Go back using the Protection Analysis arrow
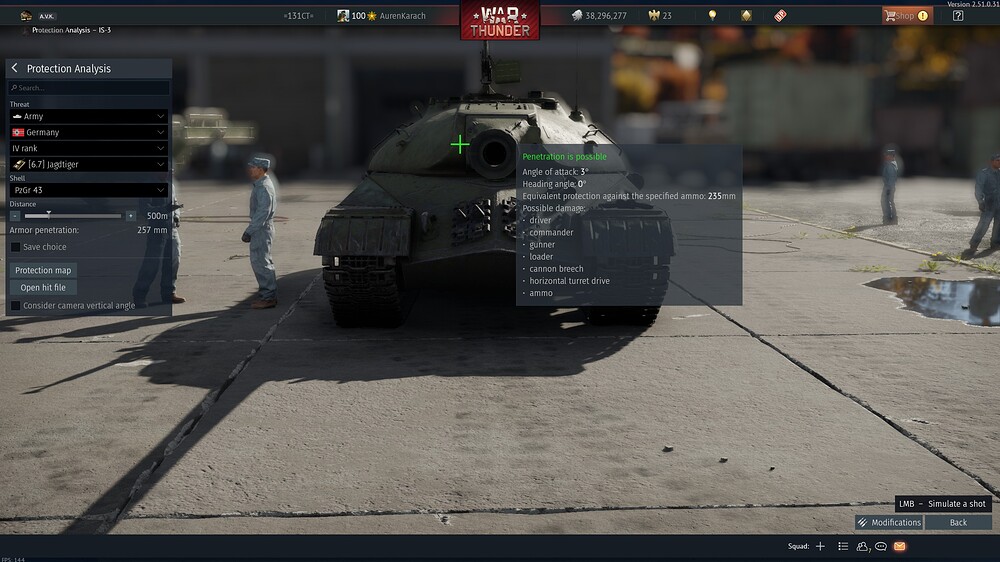Viewport: 1000px width, 562px height. coord(15,68)
